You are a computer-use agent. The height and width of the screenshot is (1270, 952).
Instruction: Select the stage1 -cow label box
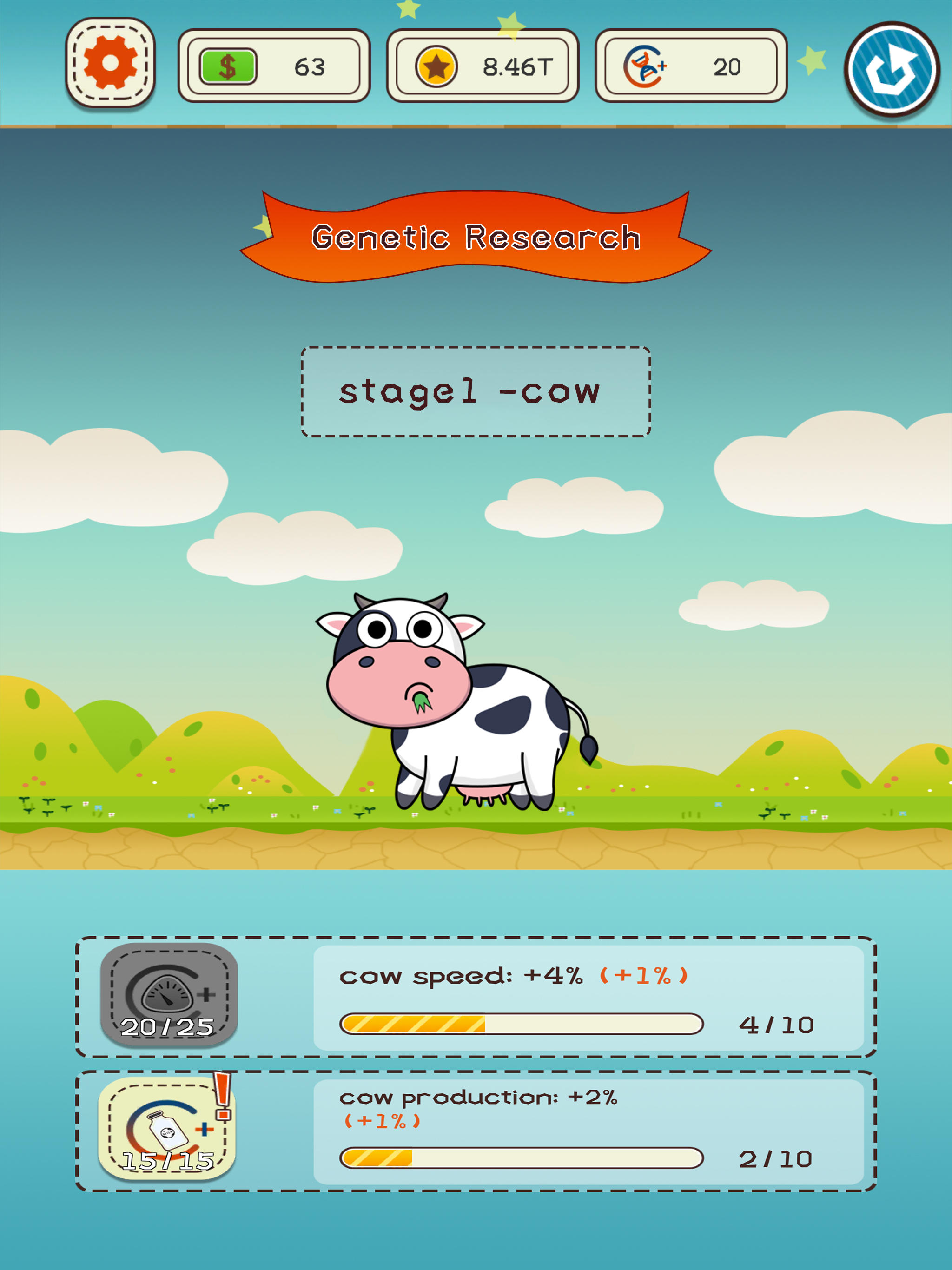tap(476, 391)
